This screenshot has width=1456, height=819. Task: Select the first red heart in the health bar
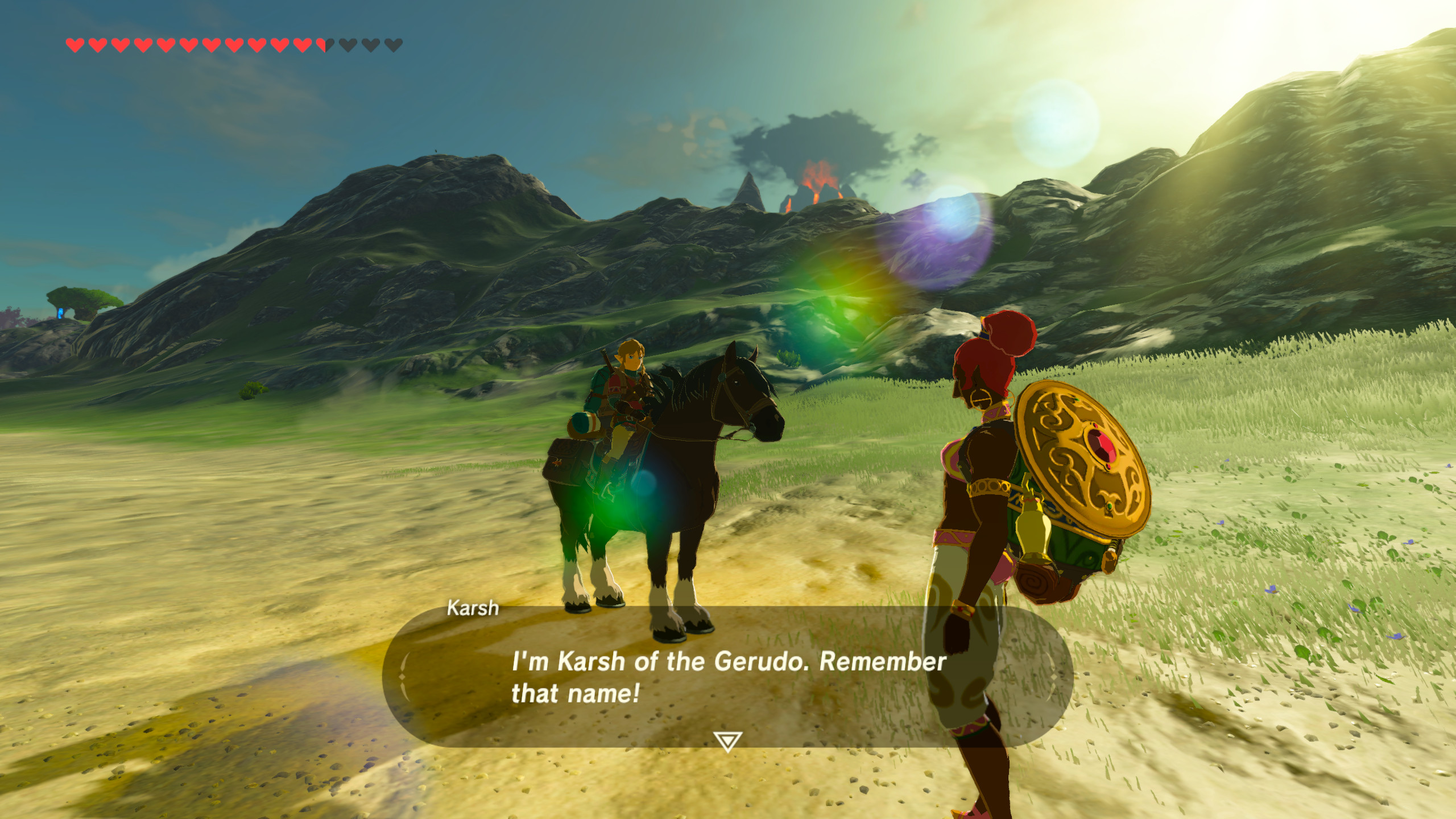pos(75,44)
